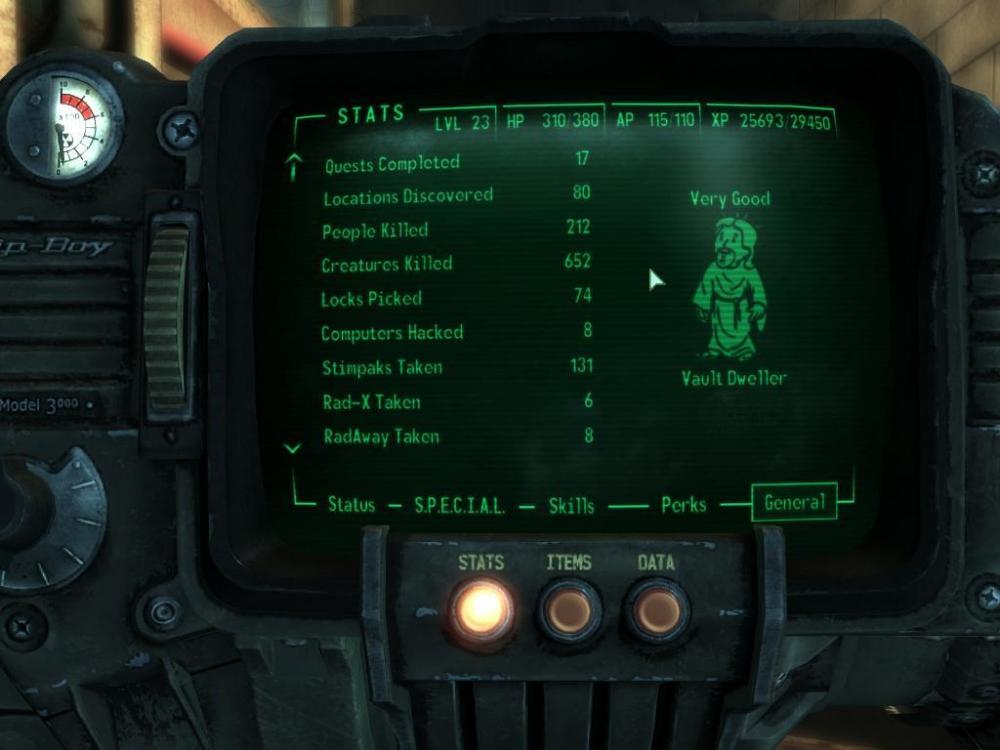Highlight the Computers Hacked row
The width and height of the screenshot is (1000, 750).
391,333
